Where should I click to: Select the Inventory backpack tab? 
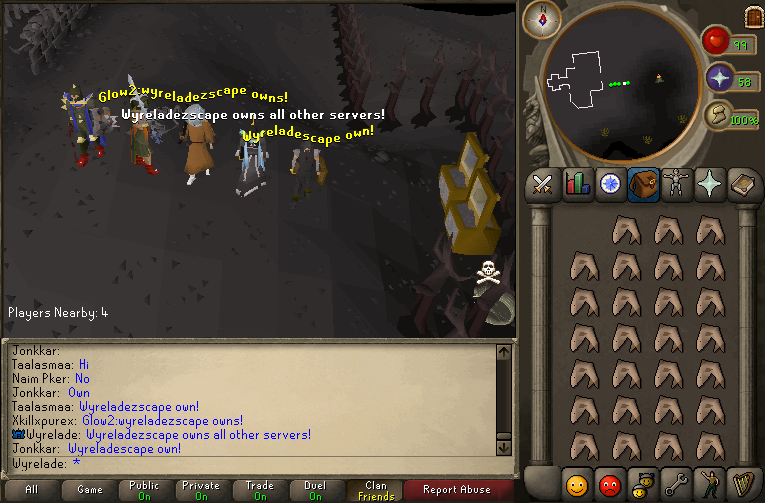(x=643, y=184)
